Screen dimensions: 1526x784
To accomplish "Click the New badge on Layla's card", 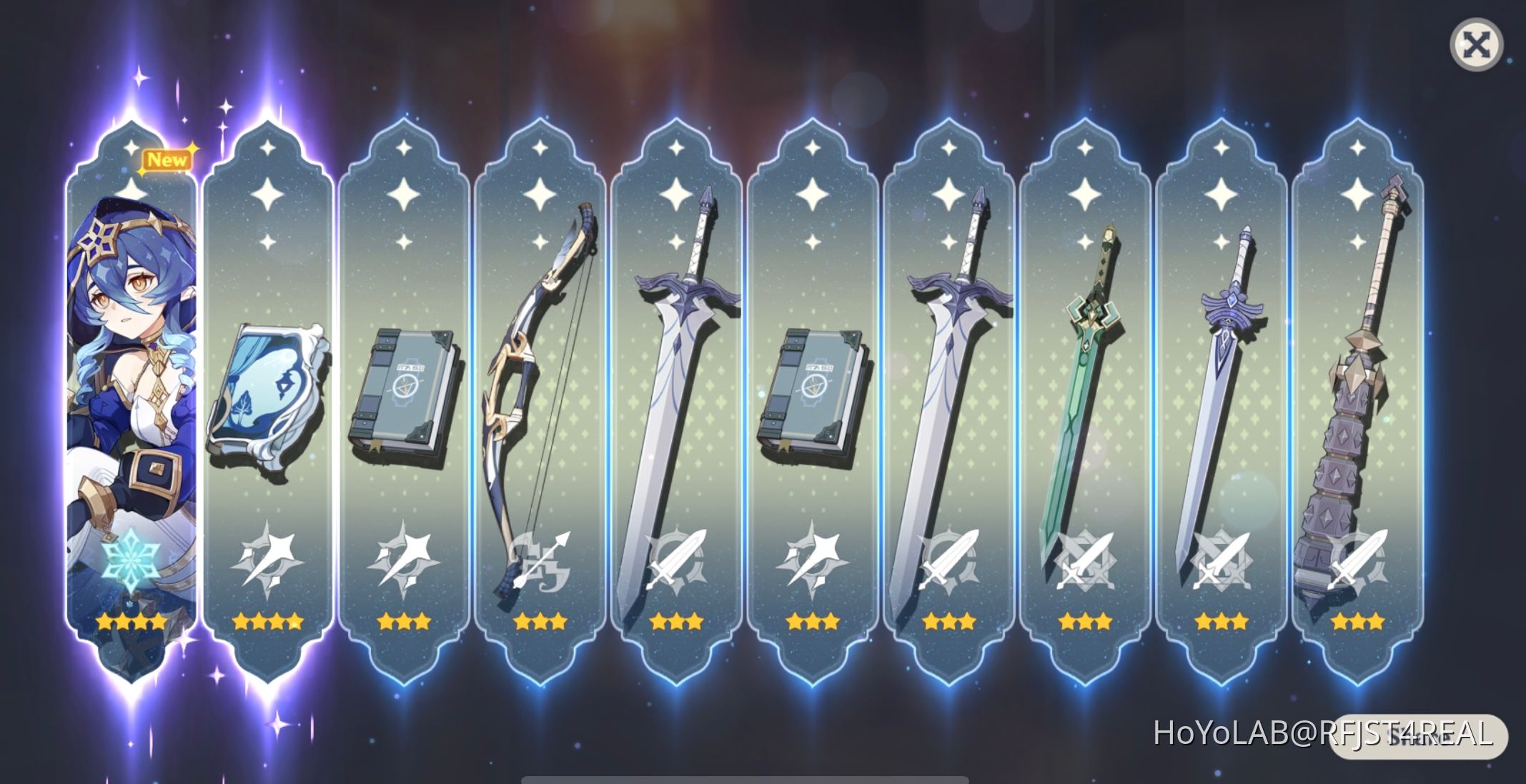I will click(x=166, y=159).
